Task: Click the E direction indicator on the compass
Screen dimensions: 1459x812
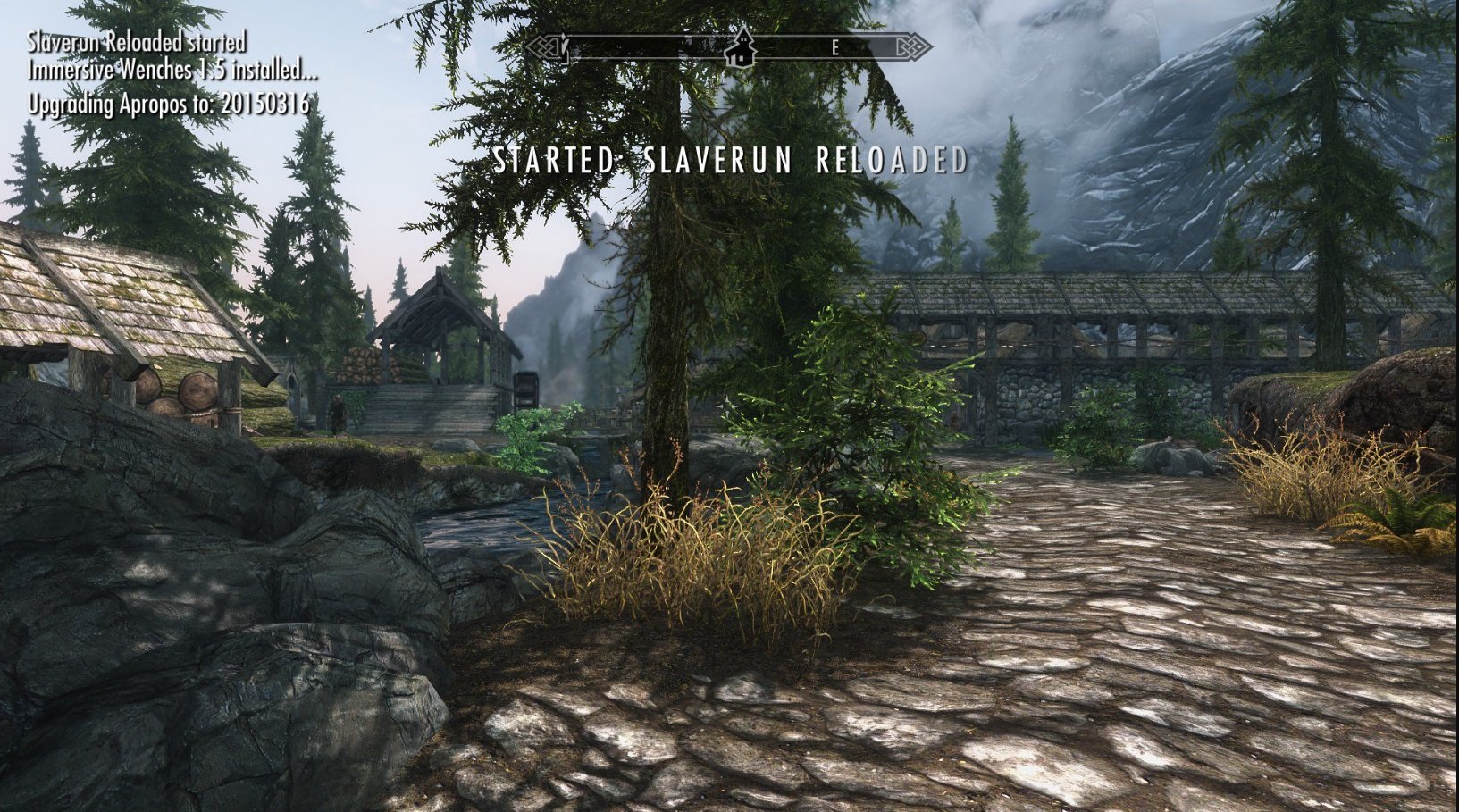Action: [835, 47]
